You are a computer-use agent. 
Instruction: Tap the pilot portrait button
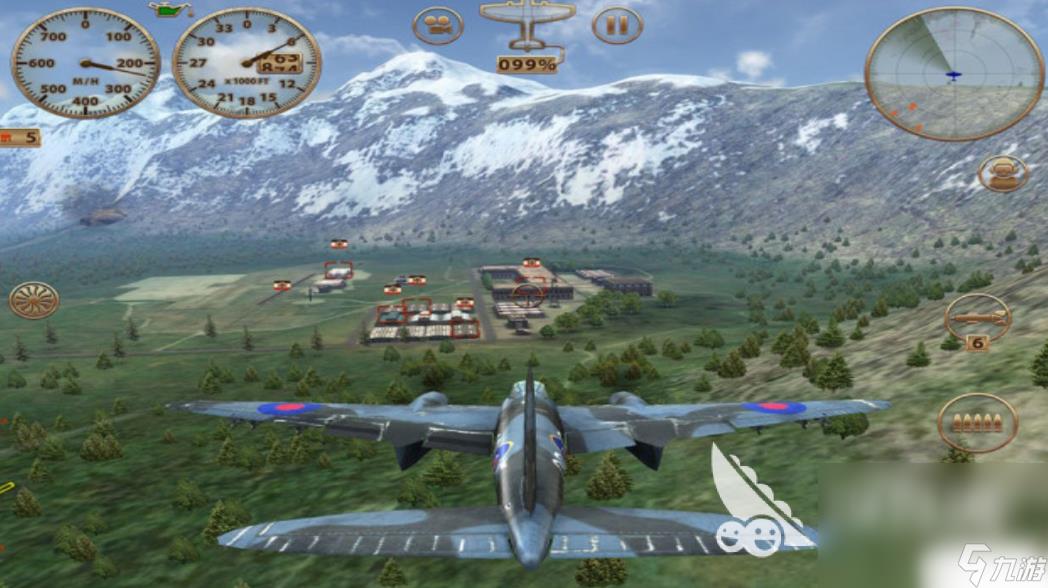pyautogui.click(x=1002, y=173)
